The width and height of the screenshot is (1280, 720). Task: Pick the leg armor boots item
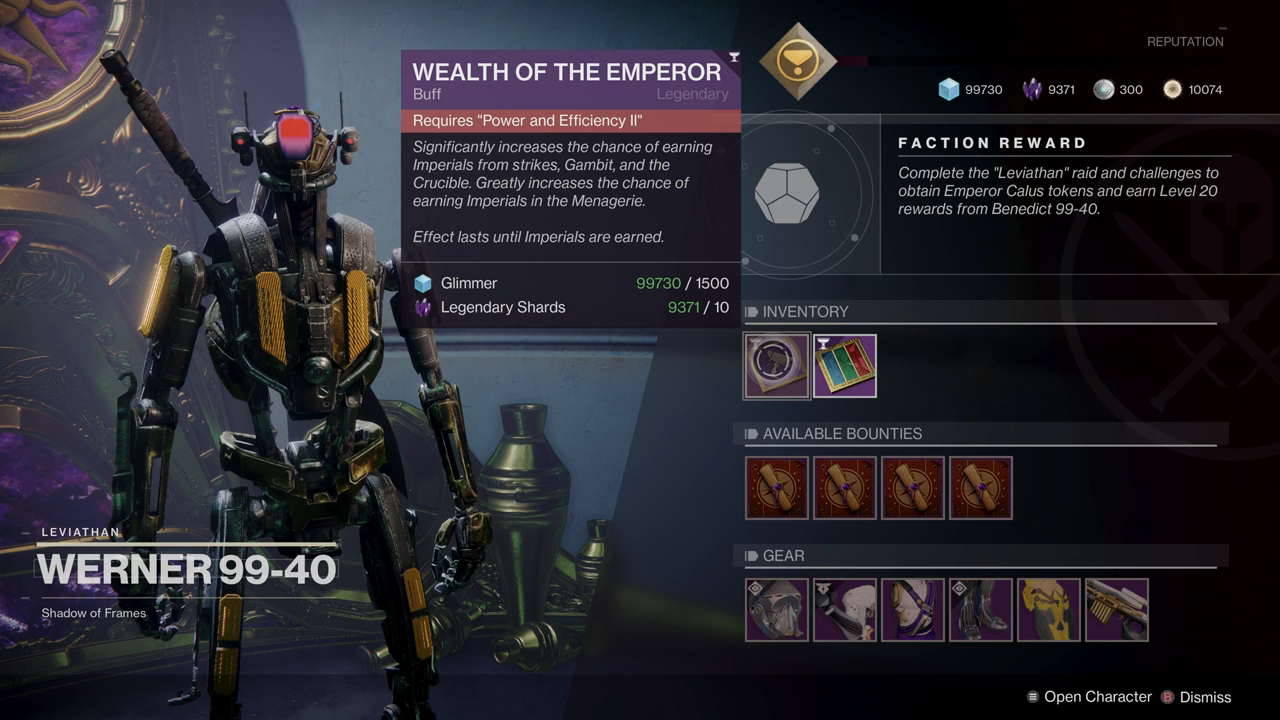[981, 610]
